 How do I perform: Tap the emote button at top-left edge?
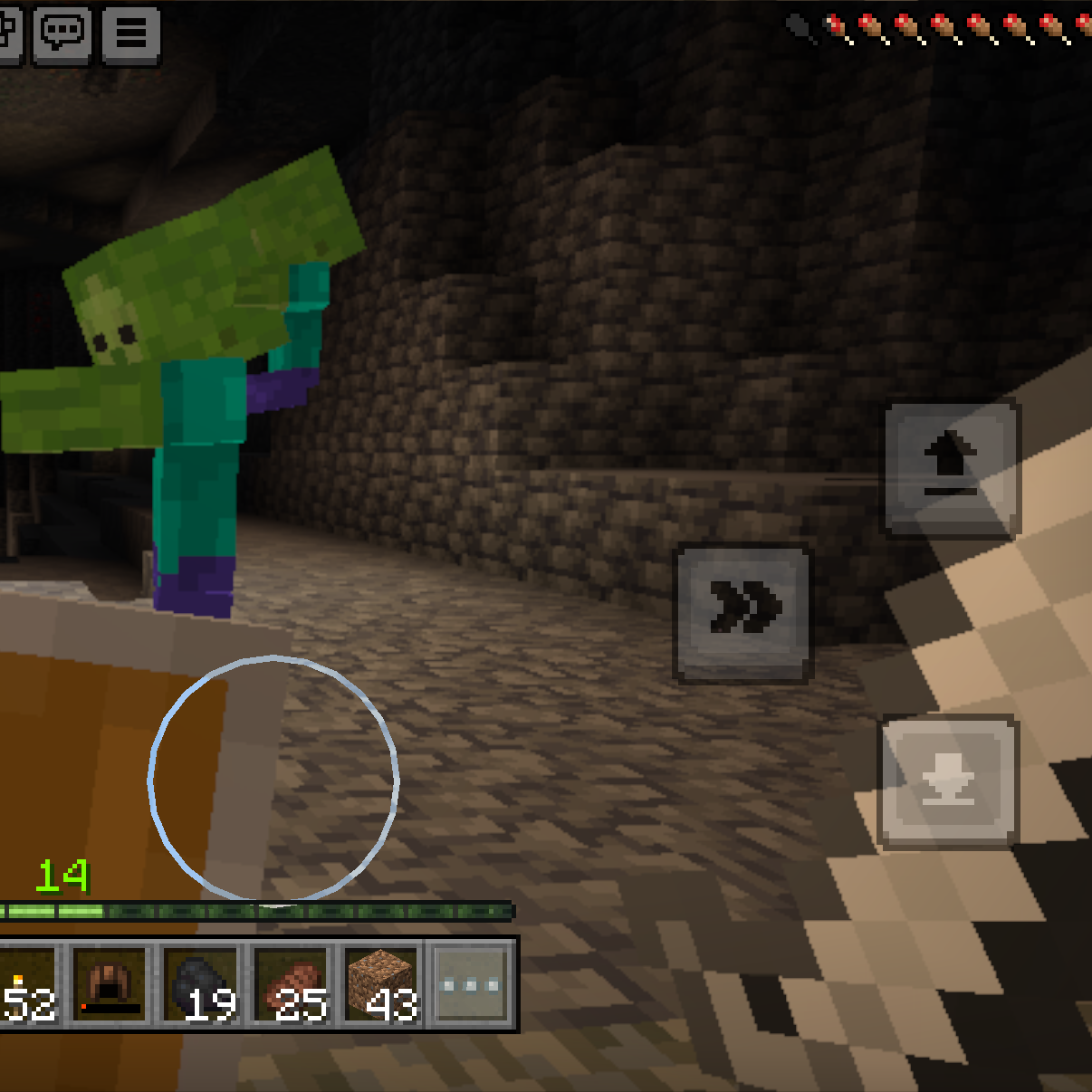9,35
